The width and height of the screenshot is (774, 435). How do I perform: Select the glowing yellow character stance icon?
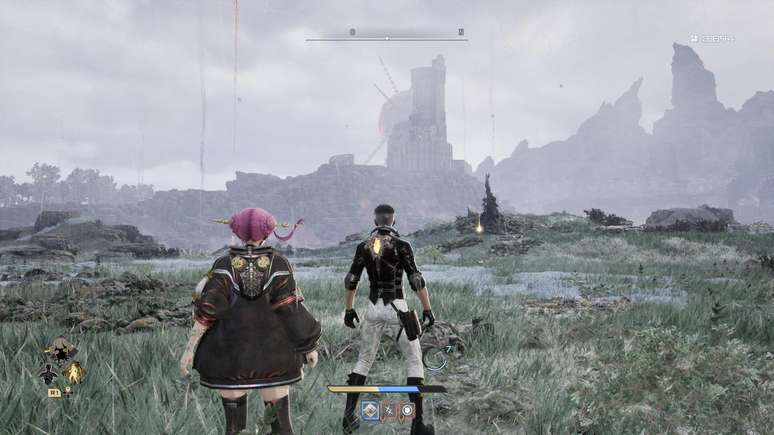(73, 372)
